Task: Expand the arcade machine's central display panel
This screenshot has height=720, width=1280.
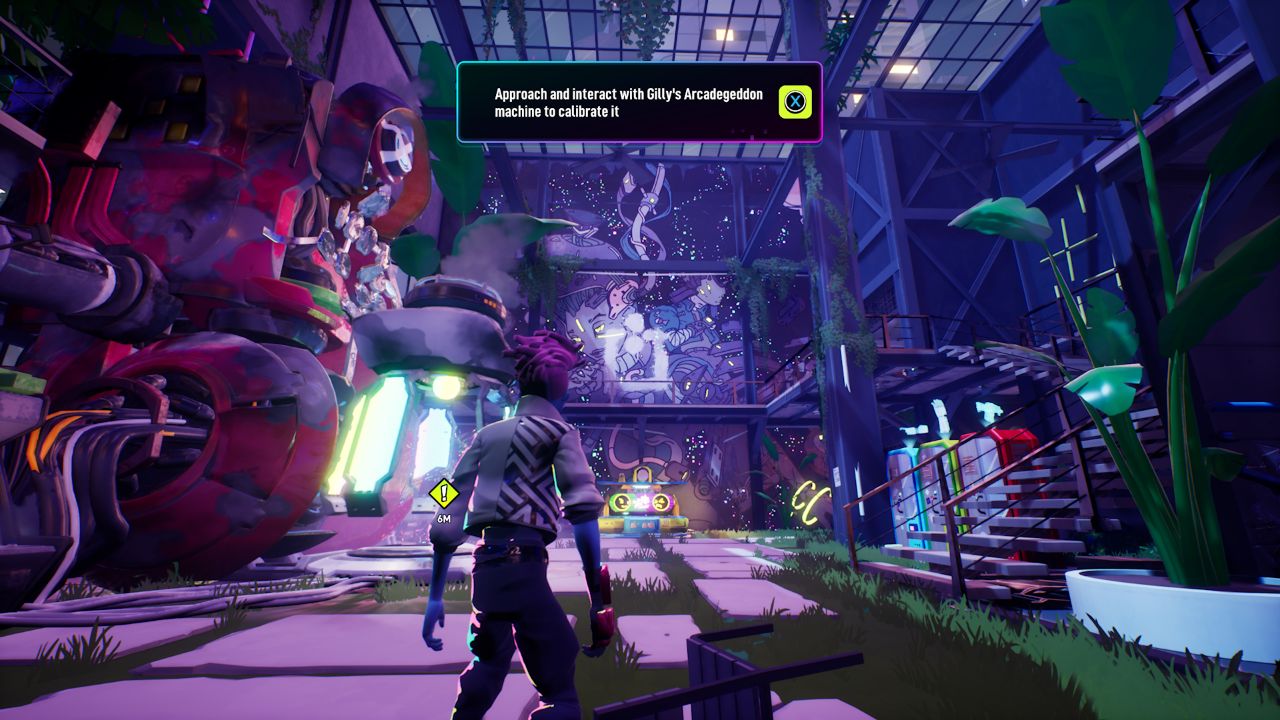Action: (641, 500)
